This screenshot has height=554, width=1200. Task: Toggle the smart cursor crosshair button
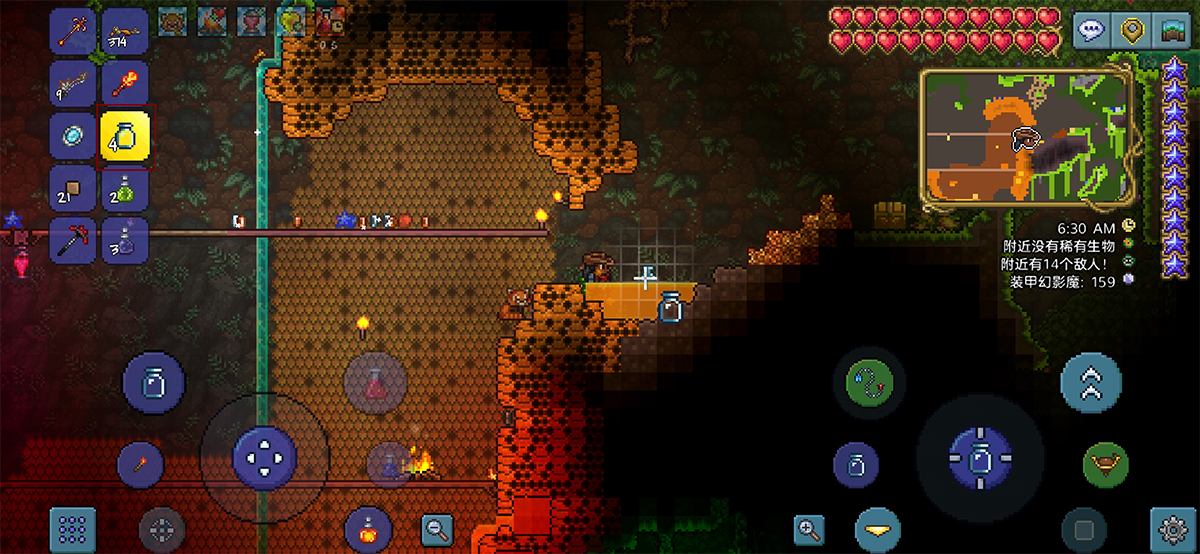point(162,529)
